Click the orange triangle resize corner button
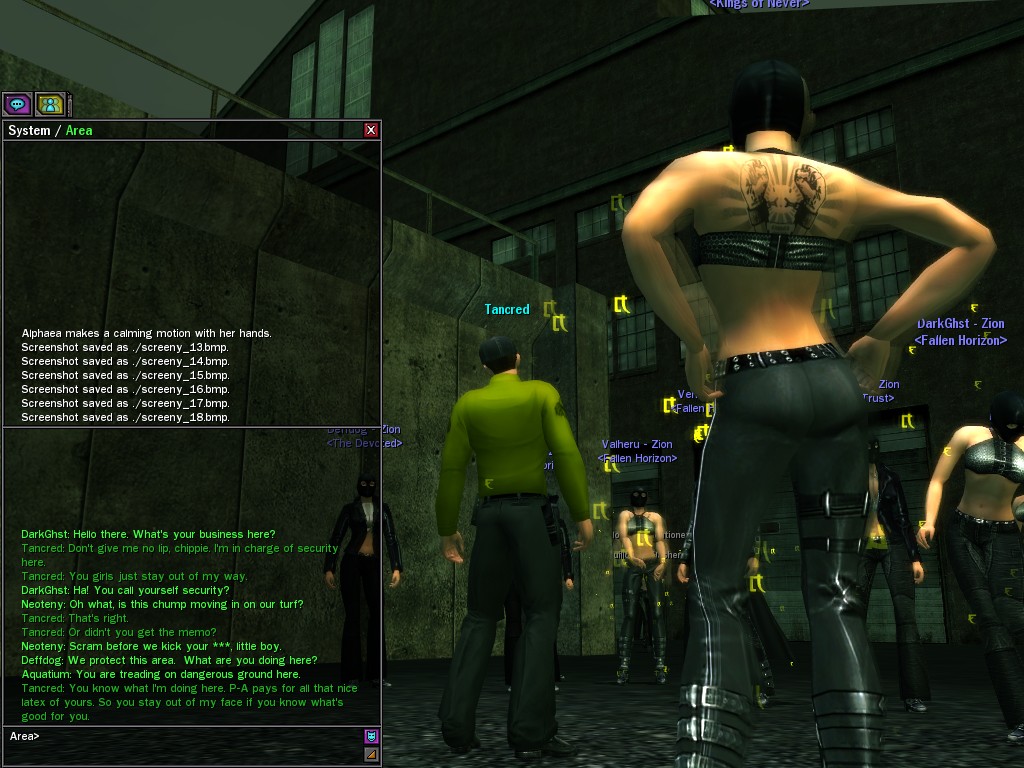Image resolution: width=1024 pixels, height=768 pixels. click(371, 754)
